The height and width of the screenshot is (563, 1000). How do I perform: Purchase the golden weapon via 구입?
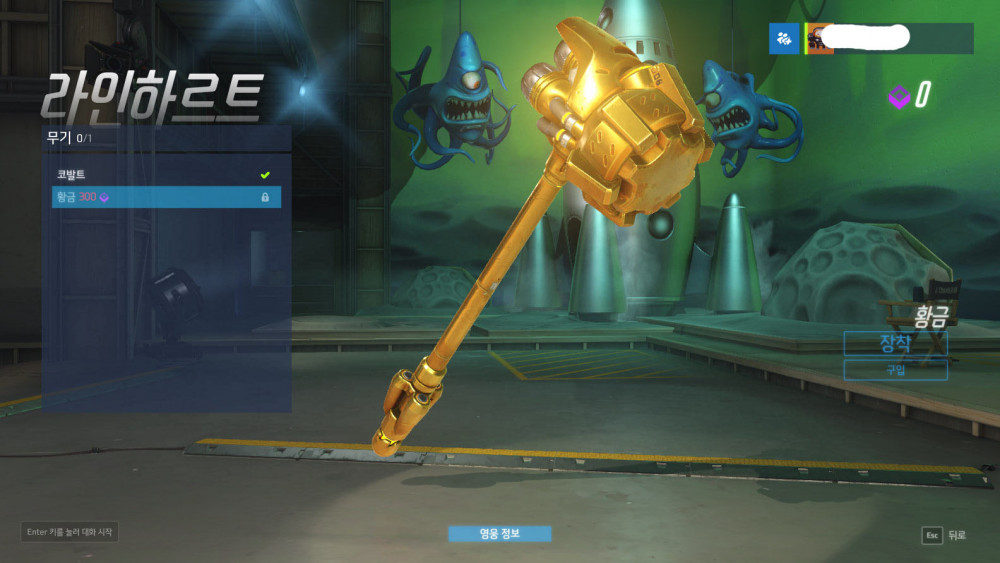click(x=895, y=370)
